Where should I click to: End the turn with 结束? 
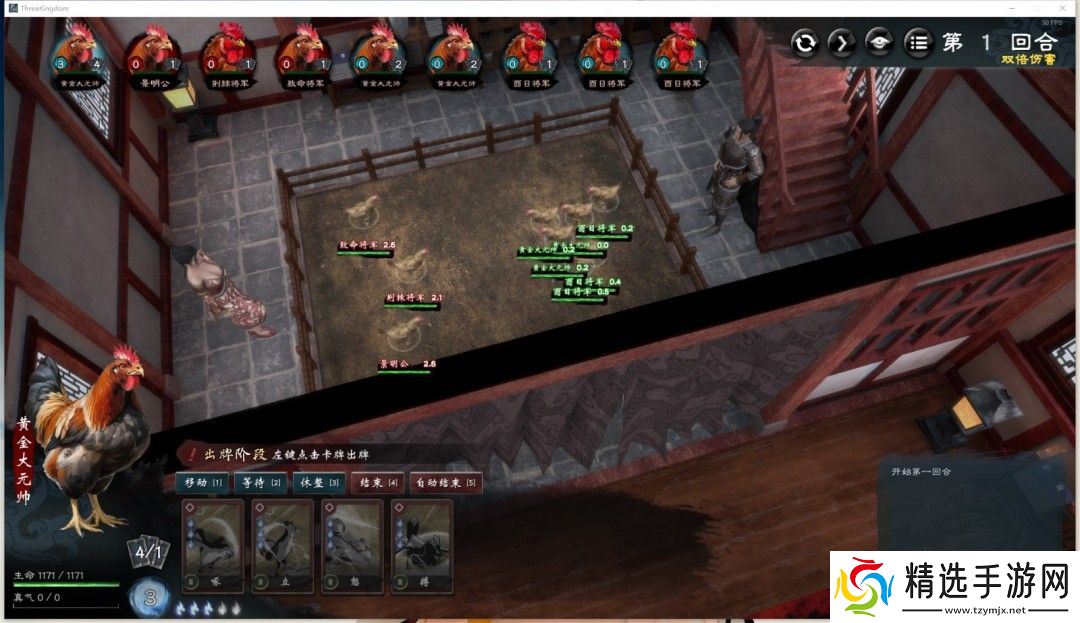(x=377, y=483)
